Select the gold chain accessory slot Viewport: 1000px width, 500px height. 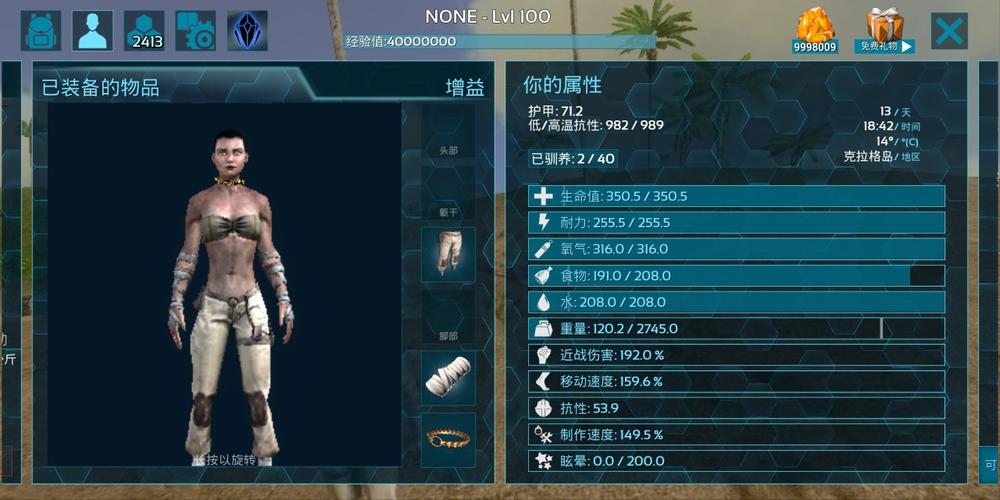coord(447,438)
